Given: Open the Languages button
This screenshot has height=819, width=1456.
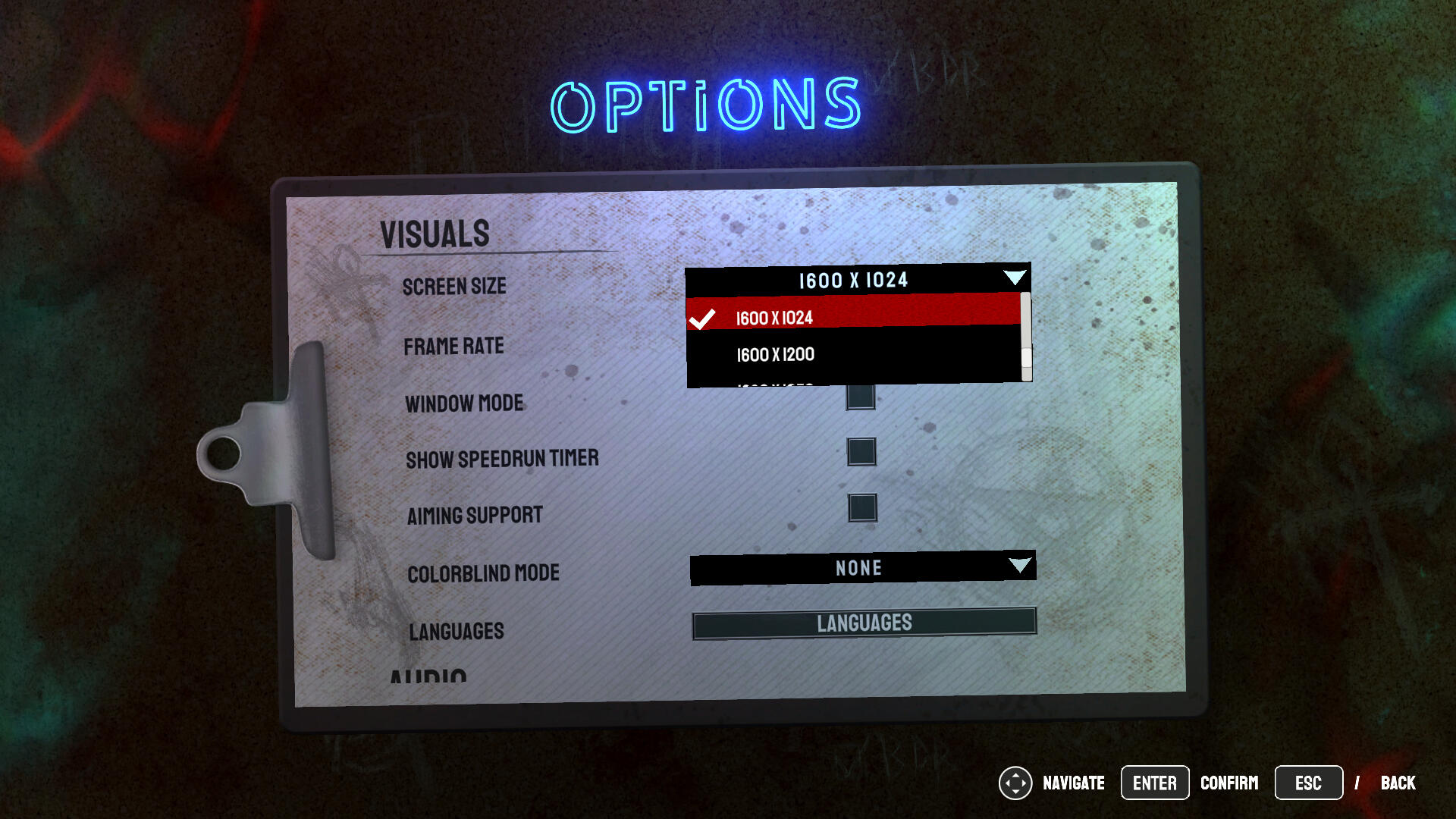Looking at the screenshot, I should (864, 623).
